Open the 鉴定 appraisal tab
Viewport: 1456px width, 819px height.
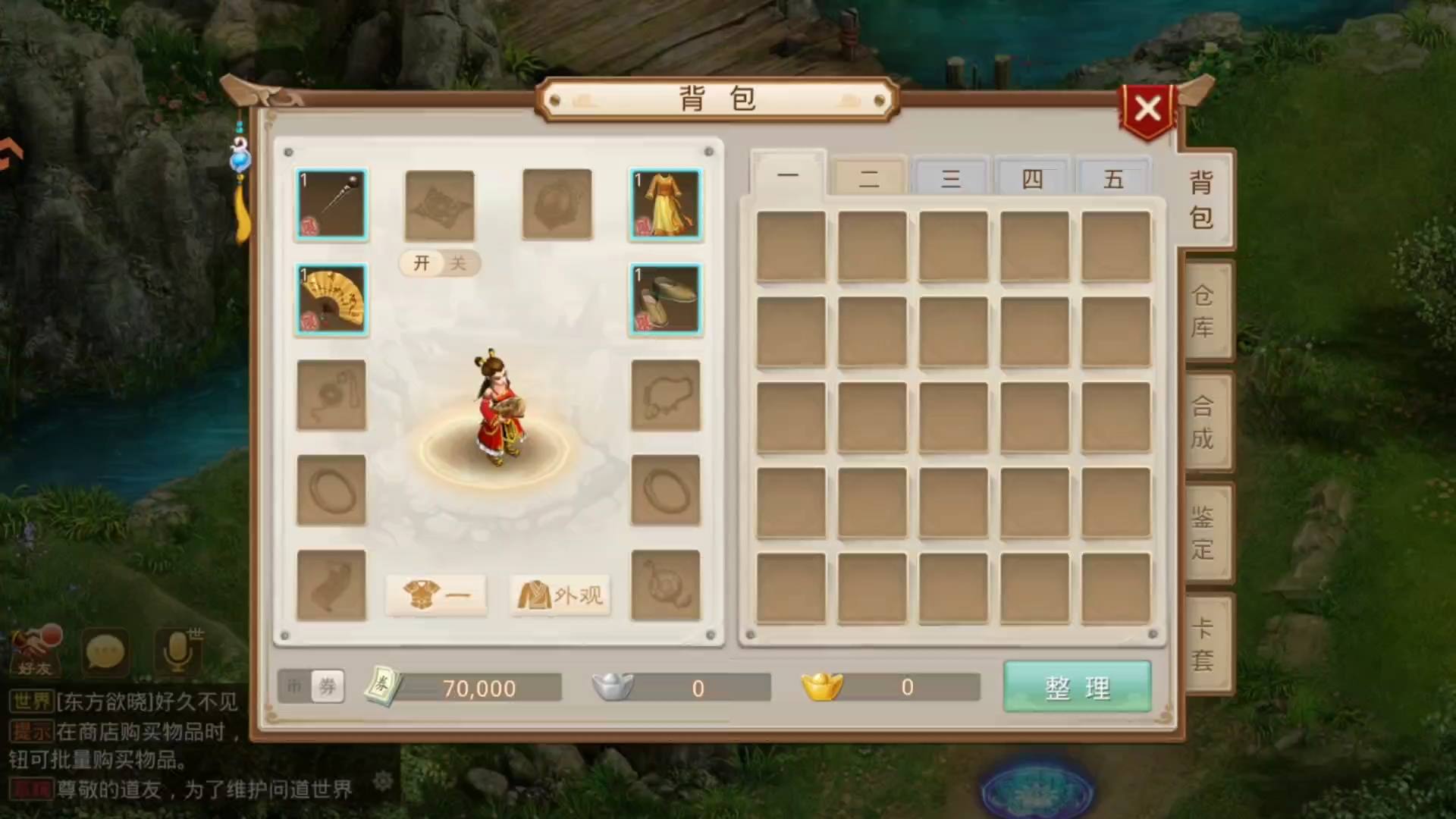[1203, 532]
